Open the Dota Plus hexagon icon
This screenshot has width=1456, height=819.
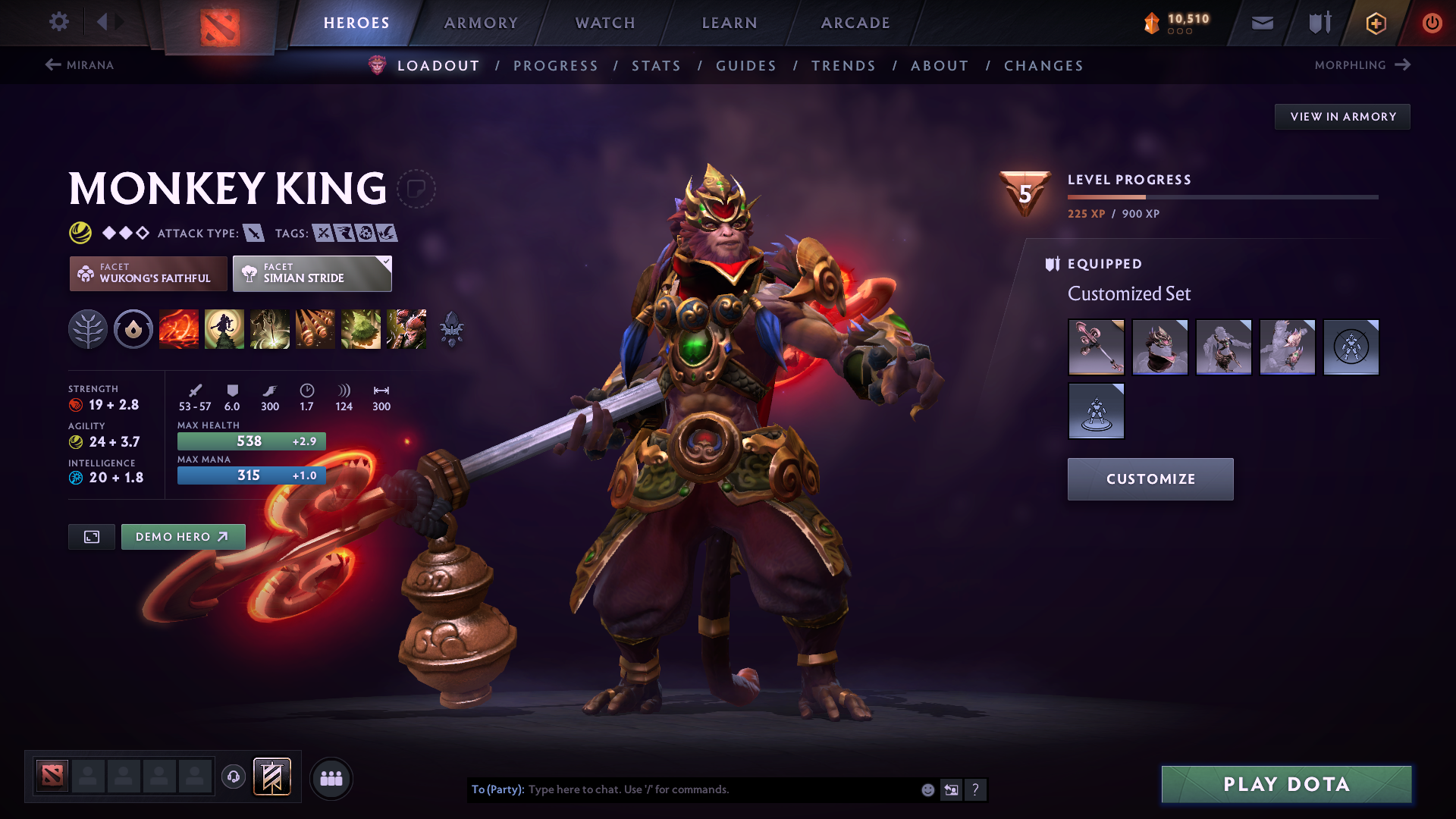click(x=1375, y=23)
